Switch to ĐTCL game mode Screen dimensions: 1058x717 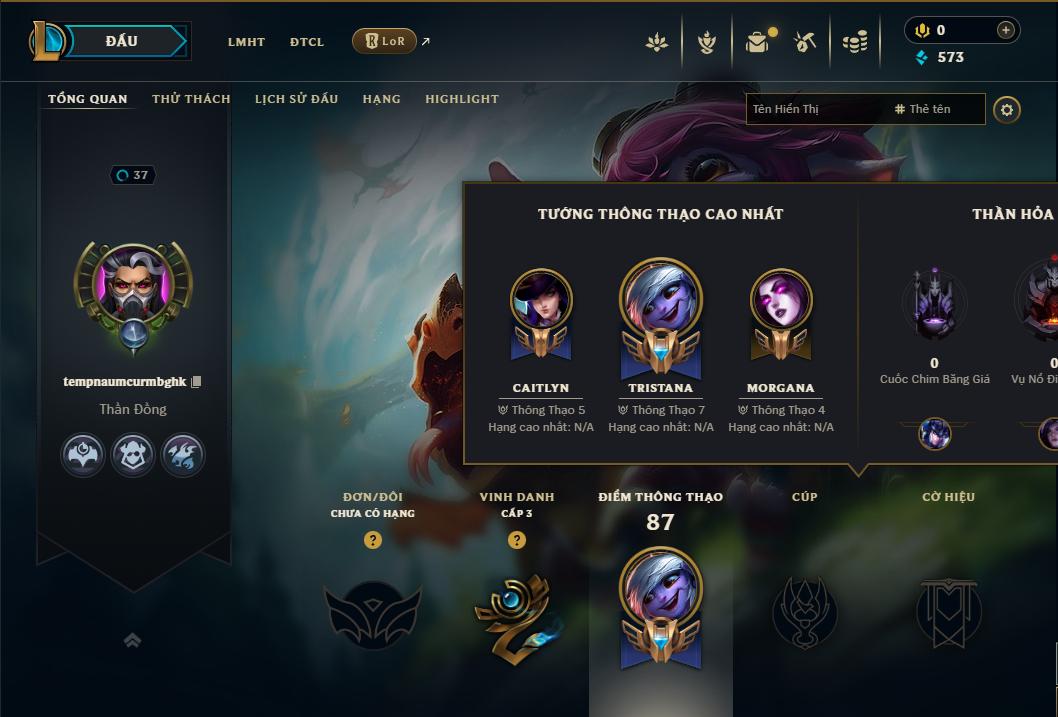click(x=307, y=42)
